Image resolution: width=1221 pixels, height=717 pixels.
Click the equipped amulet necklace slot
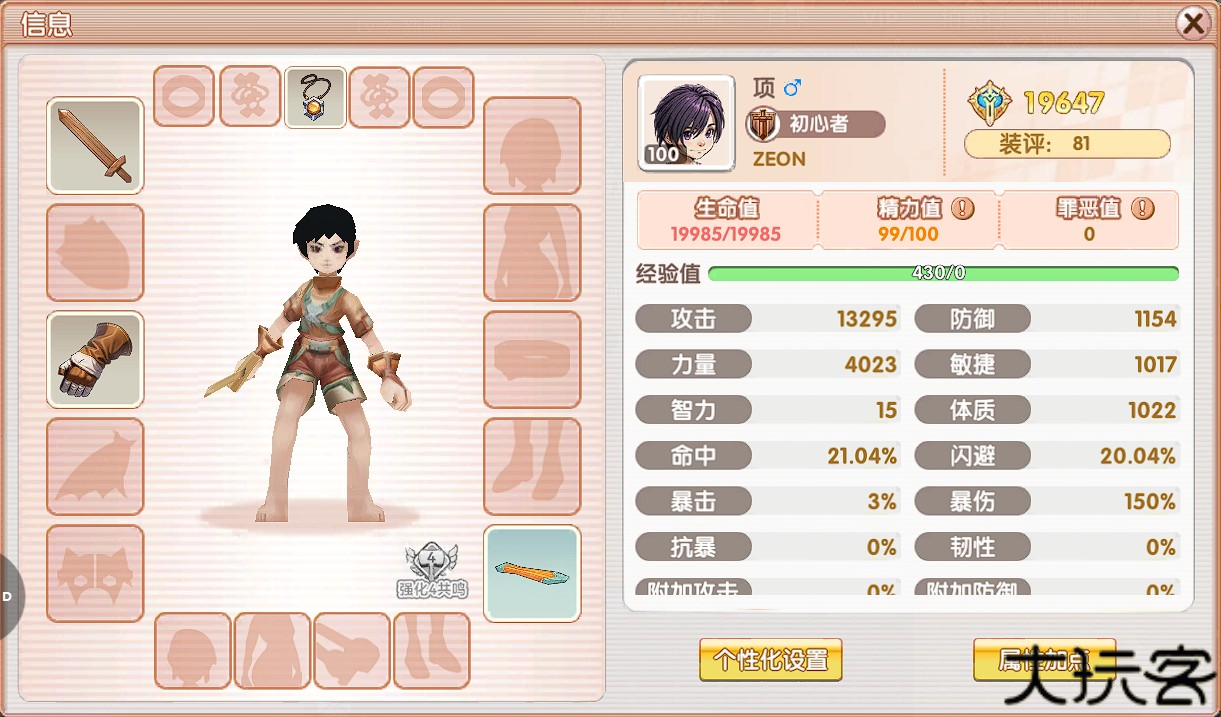pos(316,98)
